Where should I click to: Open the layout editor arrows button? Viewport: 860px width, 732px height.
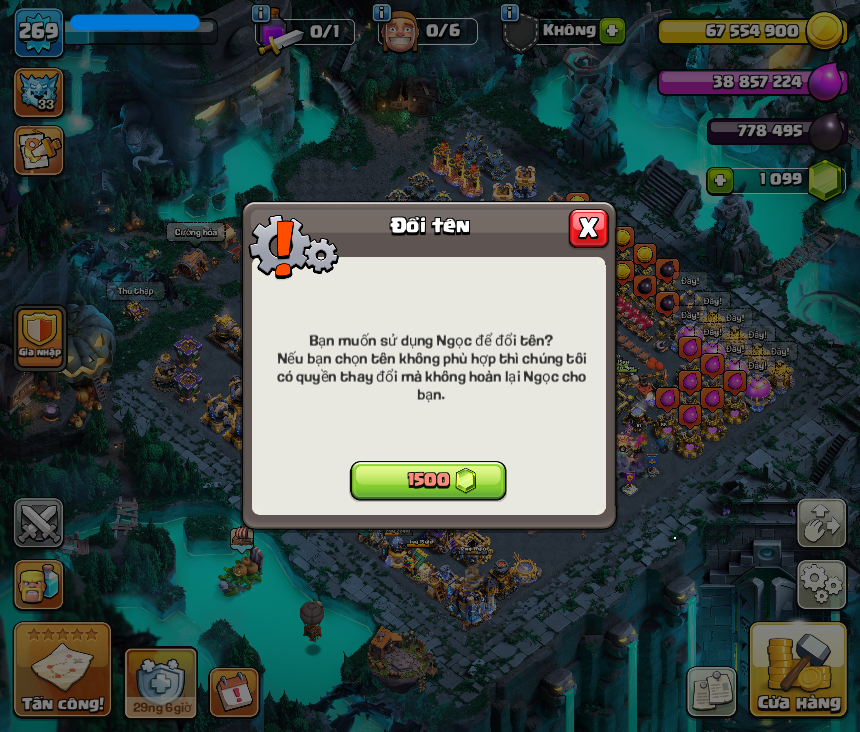point(821,523)
